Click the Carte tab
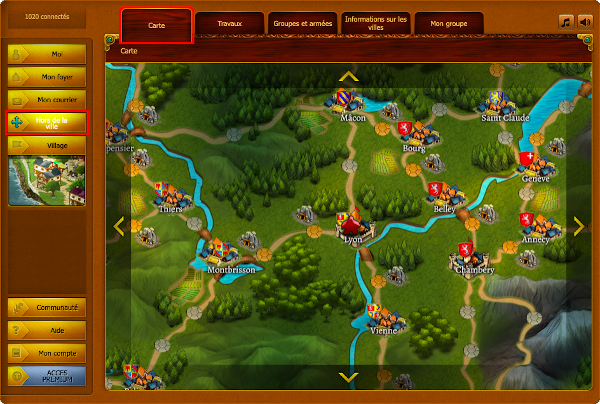This screenshot has height=404, width=600. click(x=156, y=23)
